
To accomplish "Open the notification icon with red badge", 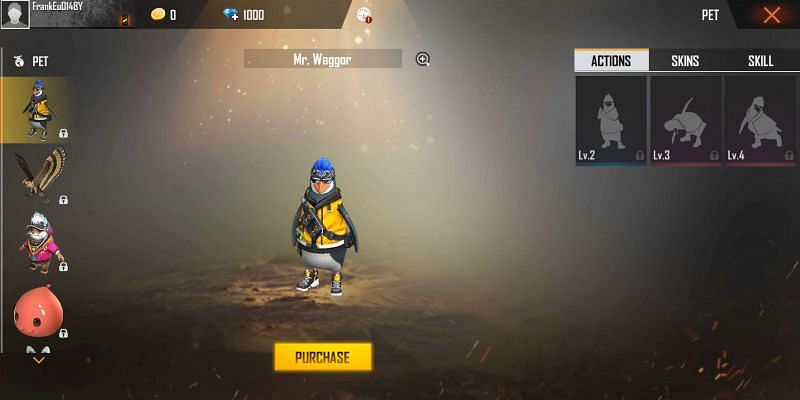I will click(x=364, y=15).
